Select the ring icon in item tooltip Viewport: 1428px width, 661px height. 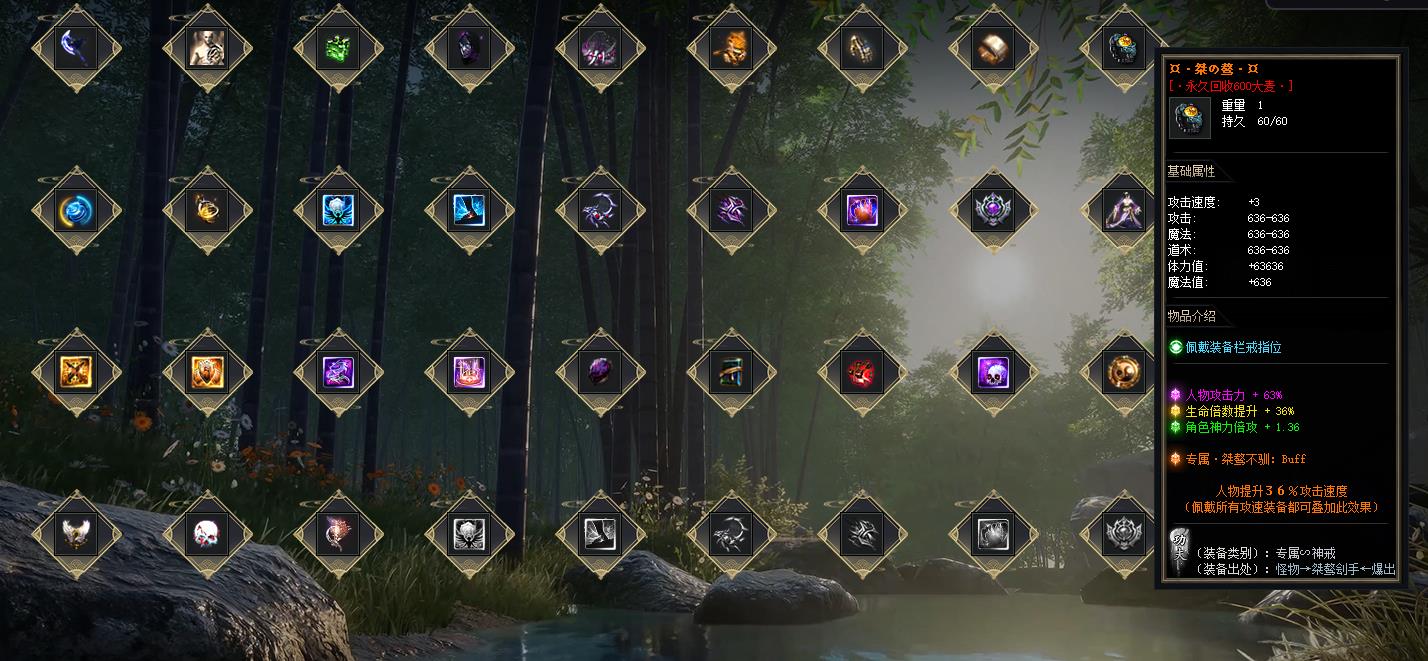point(1190,118)
